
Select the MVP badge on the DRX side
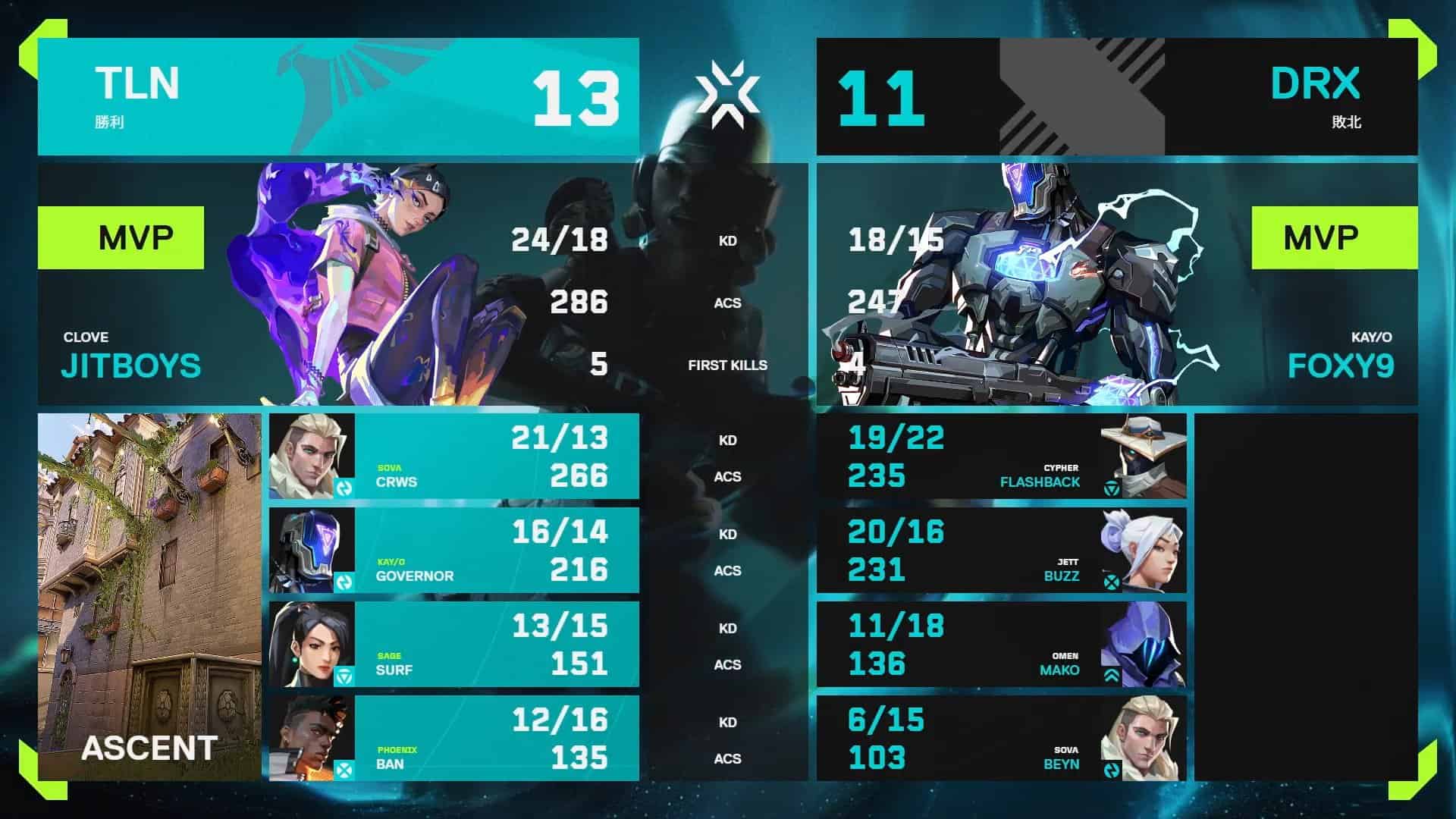point(1335,237)
